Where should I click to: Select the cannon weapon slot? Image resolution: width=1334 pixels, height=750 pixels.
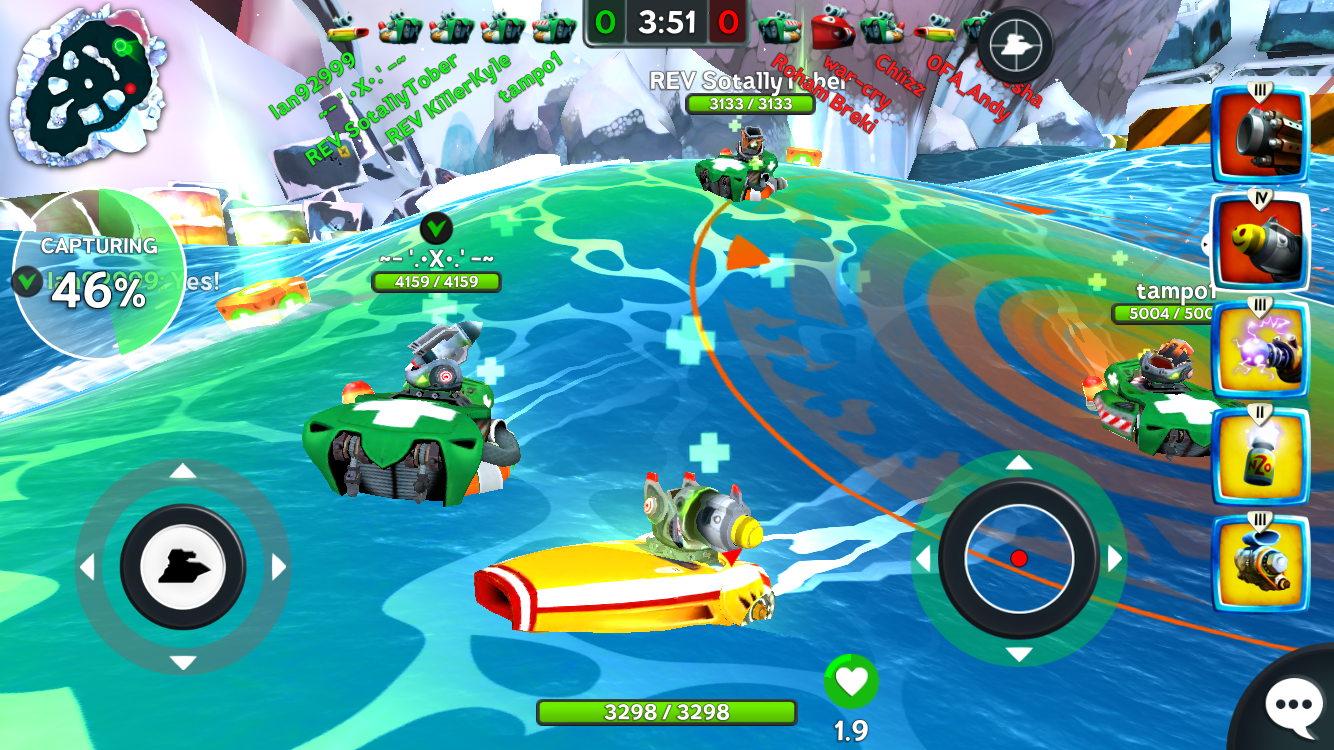point(1260,135)
